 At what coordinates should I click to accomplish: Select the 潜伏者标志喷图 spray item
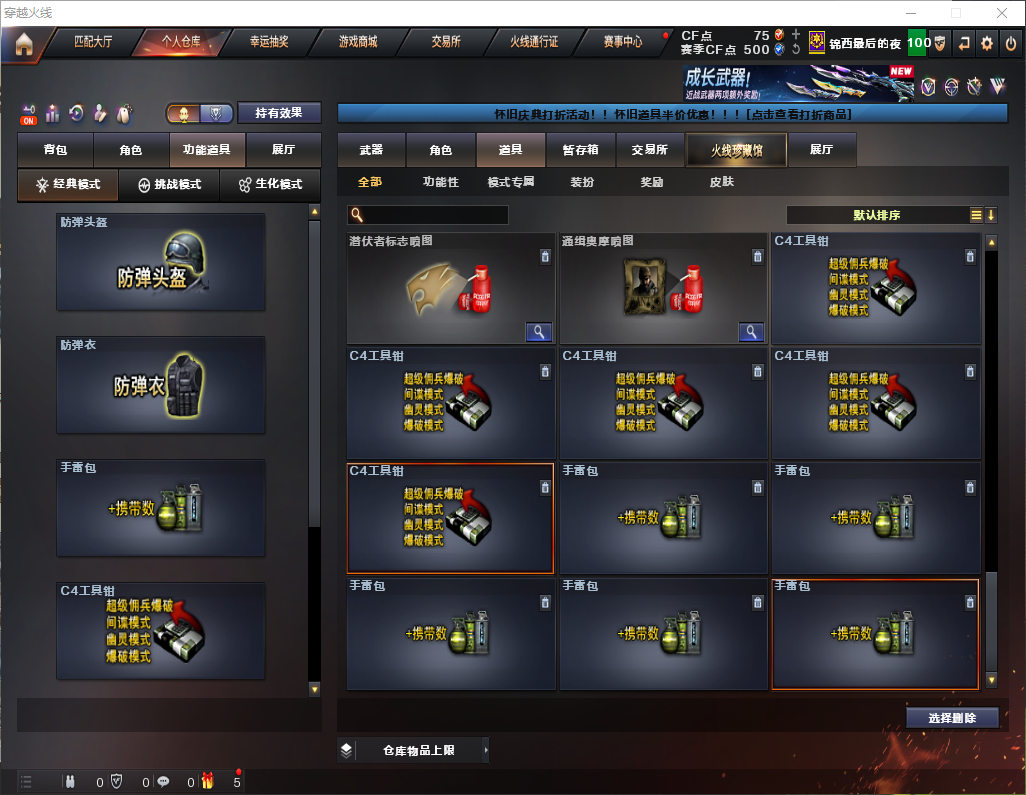point(450,290)
